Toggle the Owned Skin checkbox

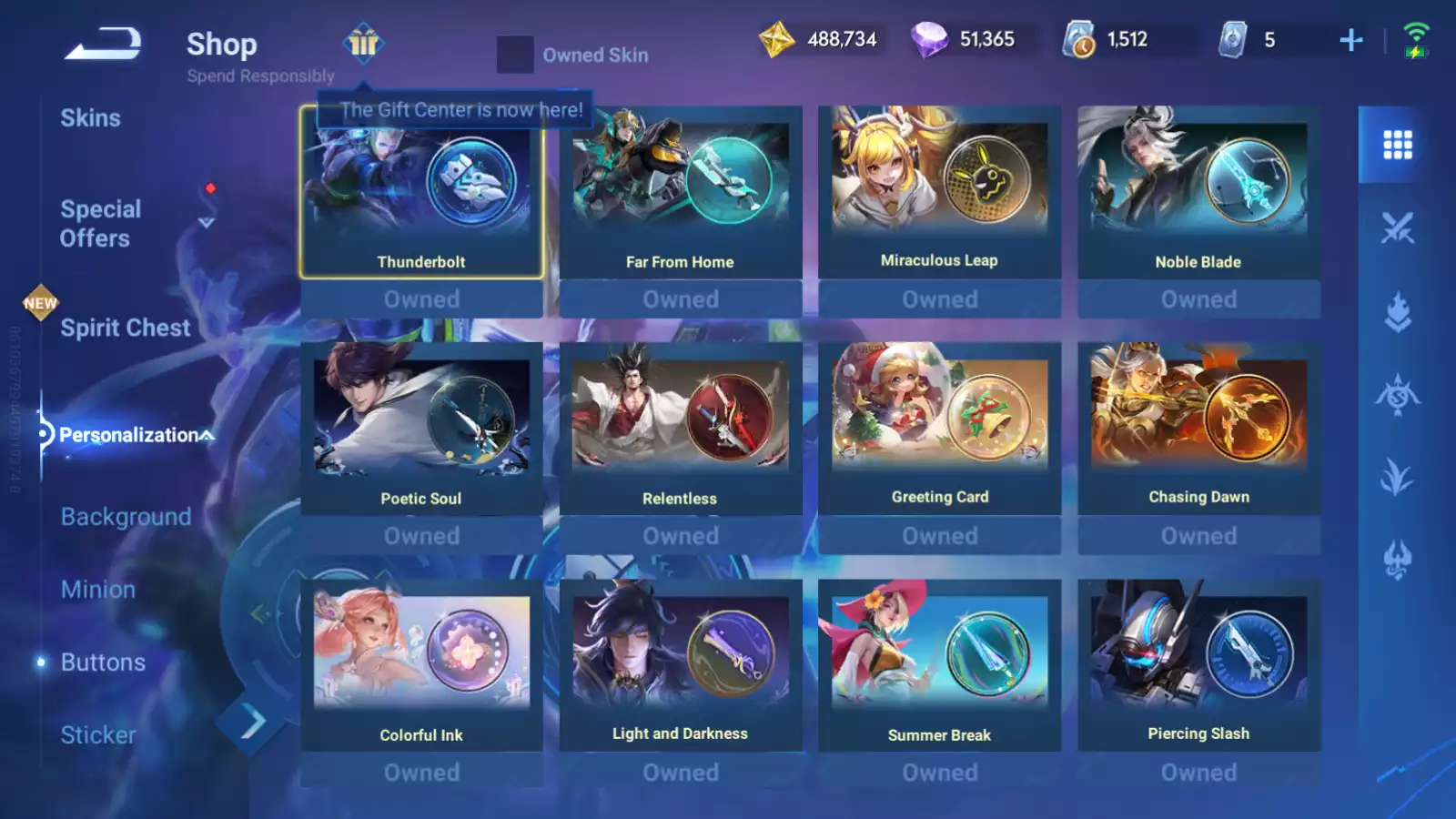[515, 55]
